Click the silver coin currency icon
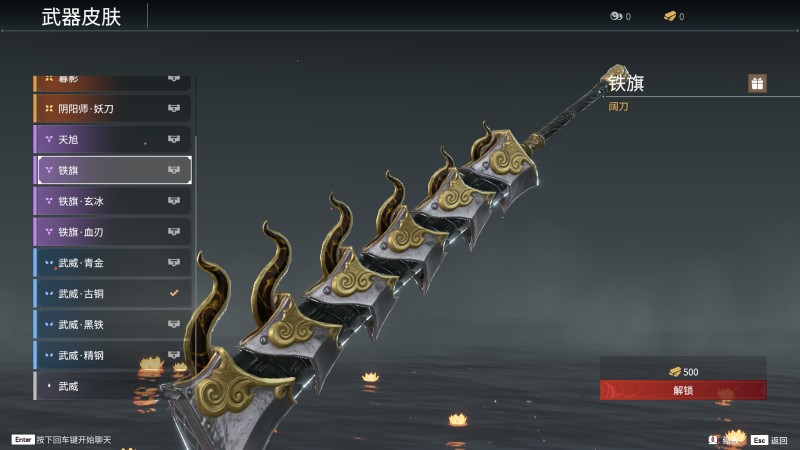Image resolution: width=800 pixels, height=450 pixels. click(616, 16)
